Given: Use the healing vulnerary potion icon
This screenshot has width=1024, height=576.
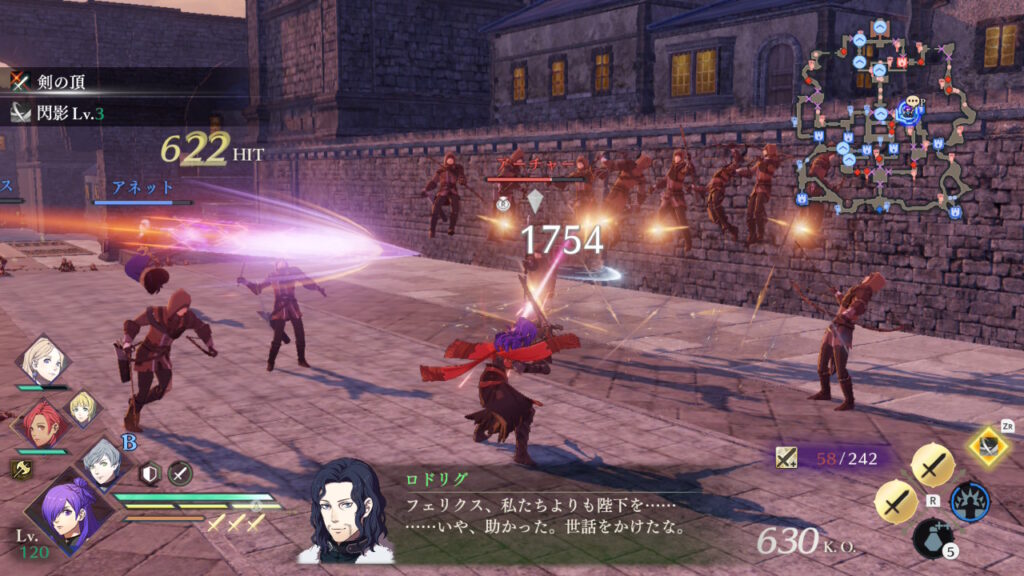Looking at the screenshot, I should point(932,540).
